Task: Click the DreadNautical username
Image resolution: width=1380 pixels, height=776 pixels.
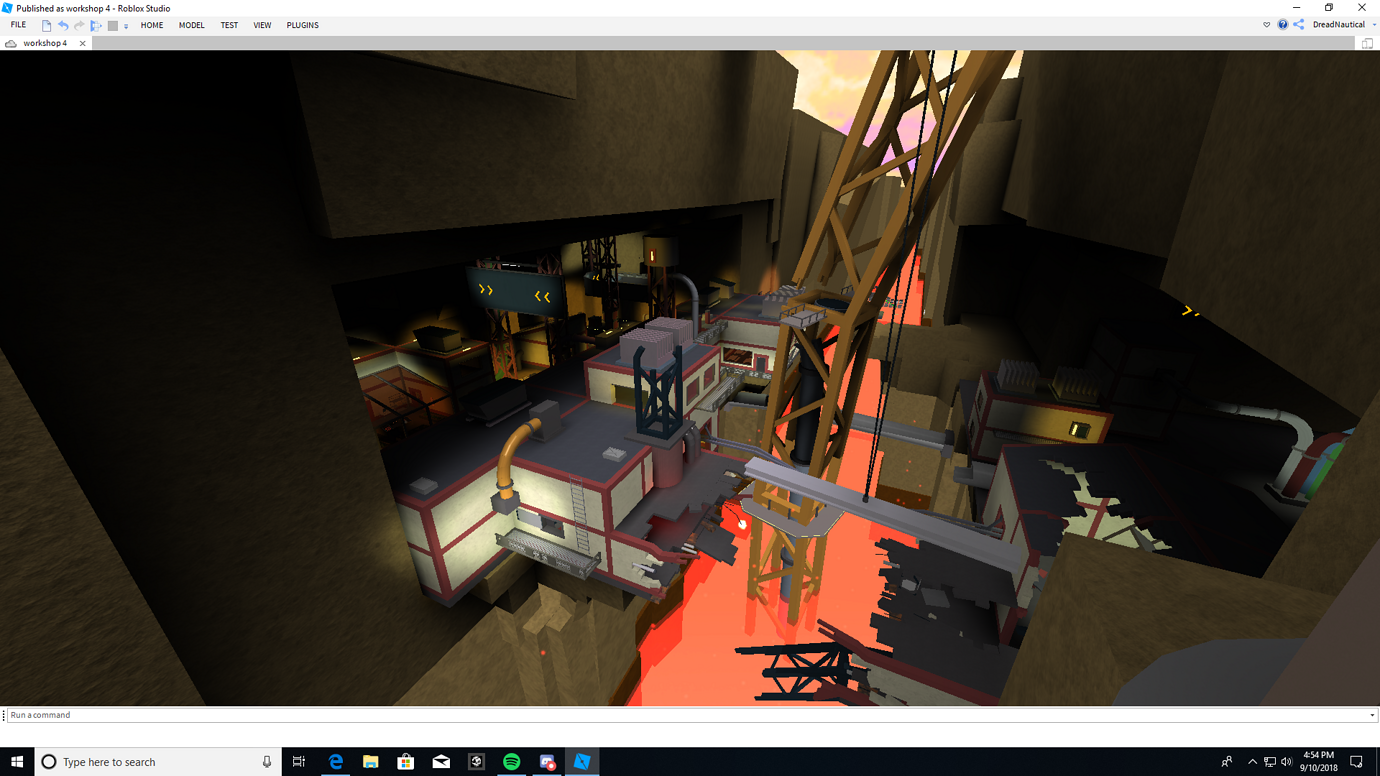Action: click(1340, 24)
